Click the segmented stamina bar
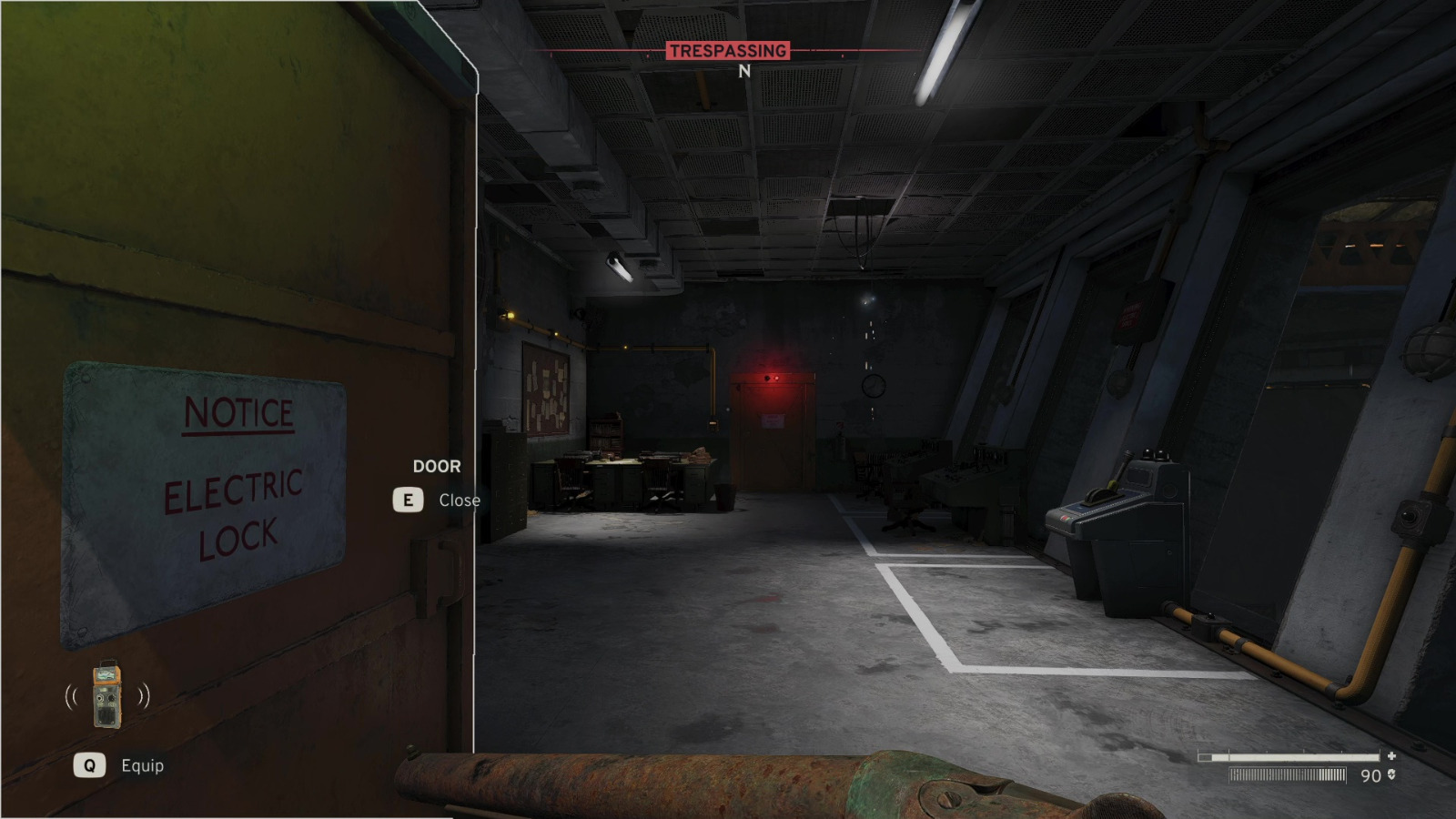This screenshot has height=819, width=1456. click(1288, 775)
